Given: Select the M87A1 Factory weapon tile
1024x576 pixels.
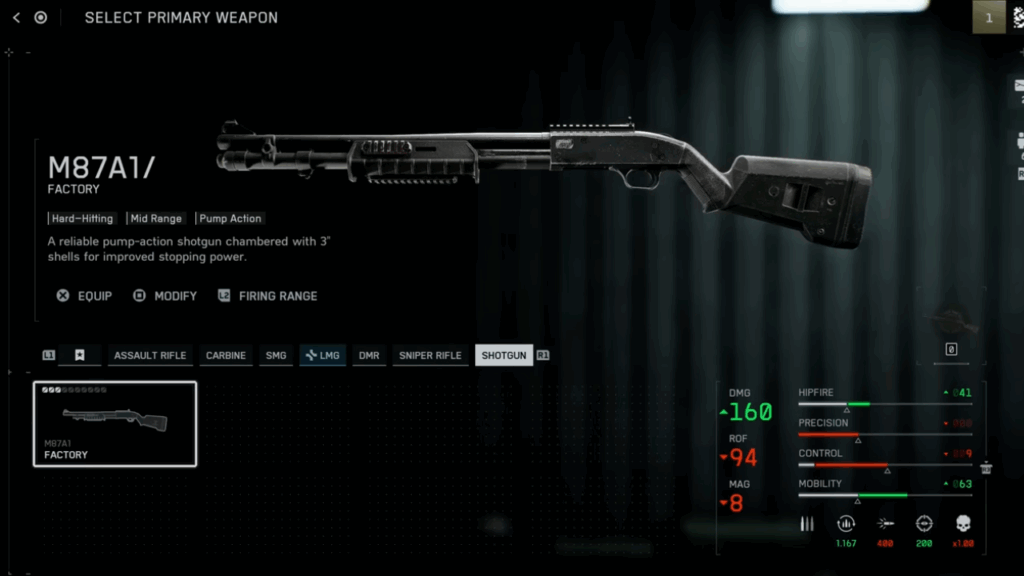Looking at the screenshot, I should 115,424.
